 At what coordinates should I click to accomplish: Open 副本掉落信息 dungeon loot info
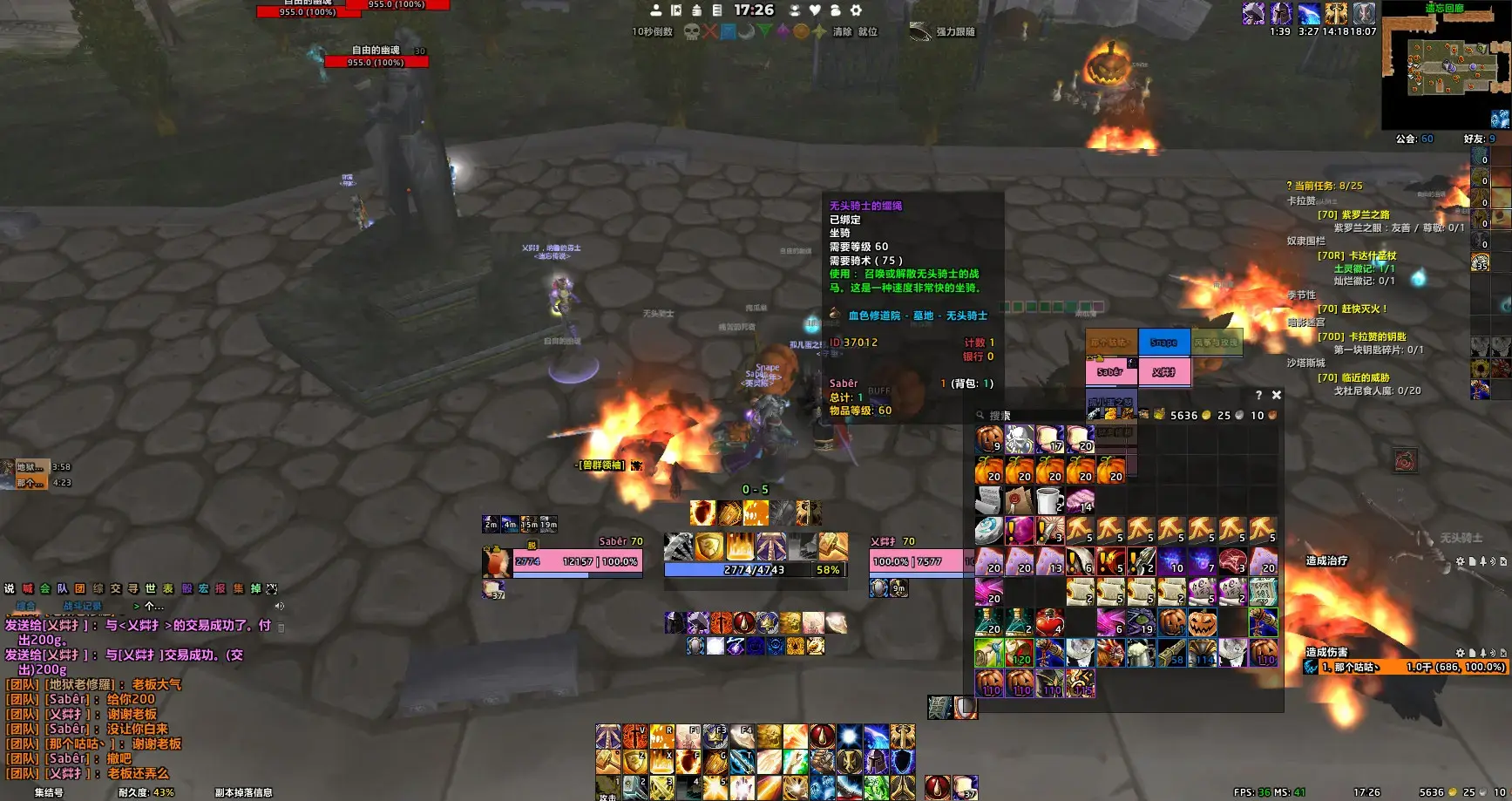(243, 792)
